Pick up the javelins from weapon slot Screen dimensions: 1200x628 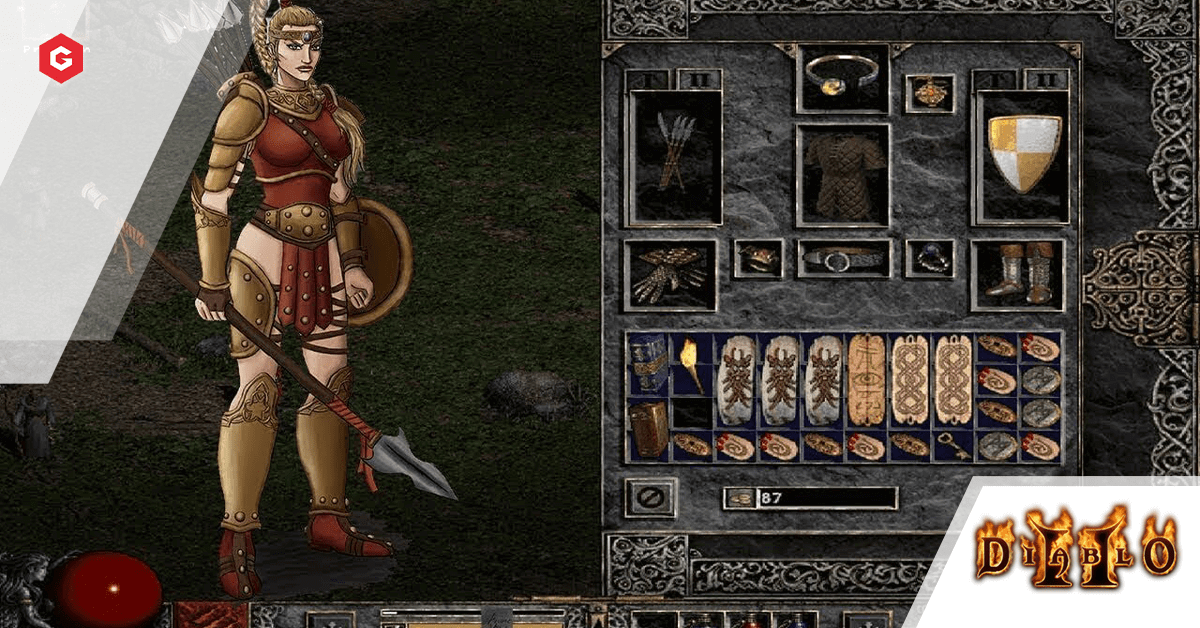(674, 157)
